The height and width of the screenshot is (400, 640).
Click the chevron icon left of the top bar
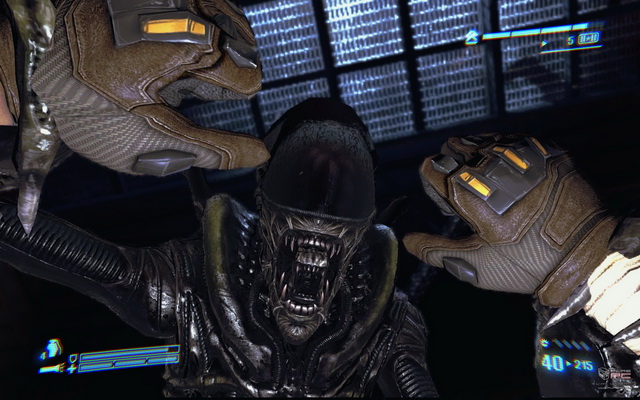tap(471, 35)
